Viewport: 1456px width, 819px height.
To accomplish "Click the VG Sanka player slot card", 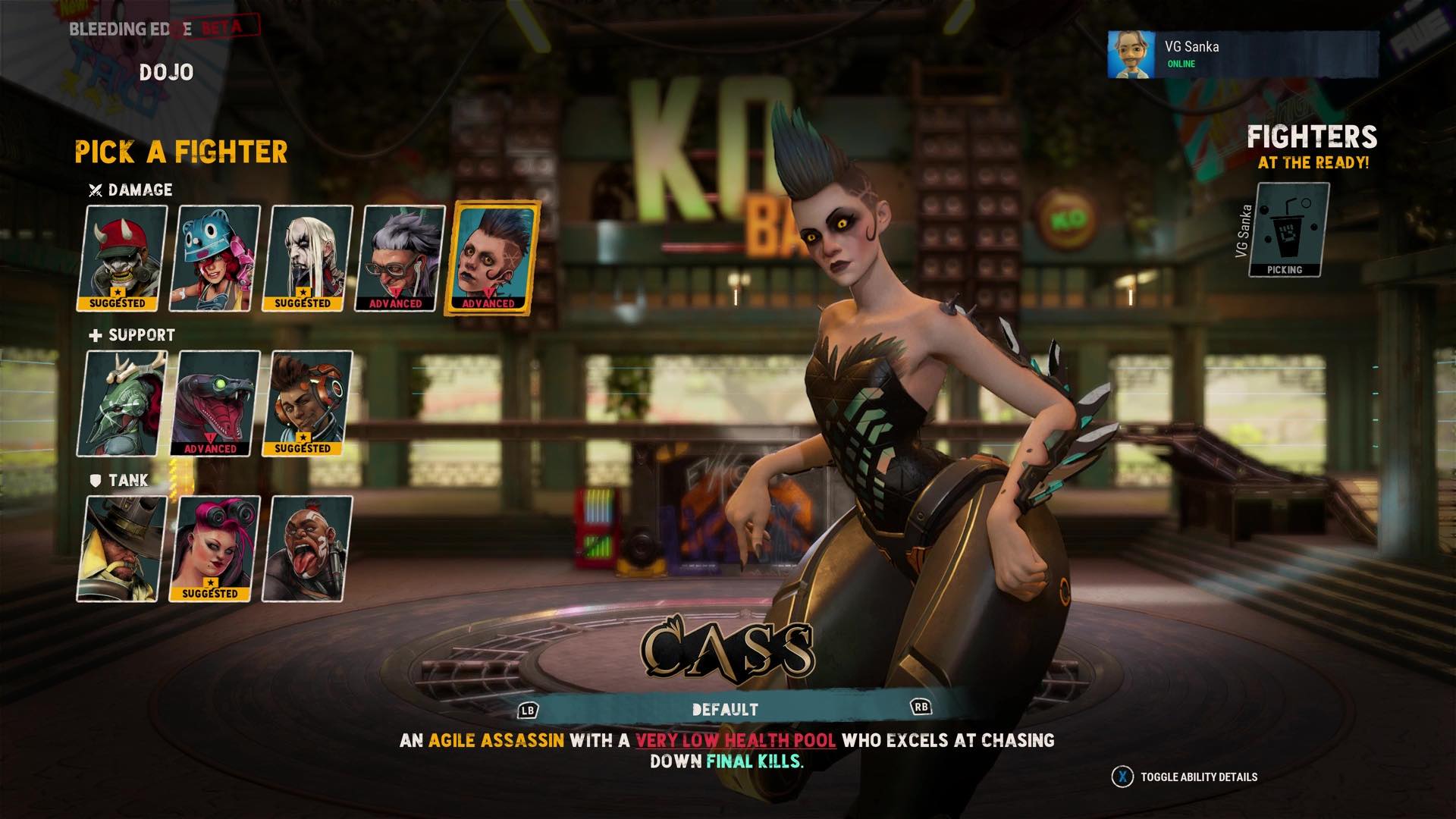I will tap(1288, 230).
